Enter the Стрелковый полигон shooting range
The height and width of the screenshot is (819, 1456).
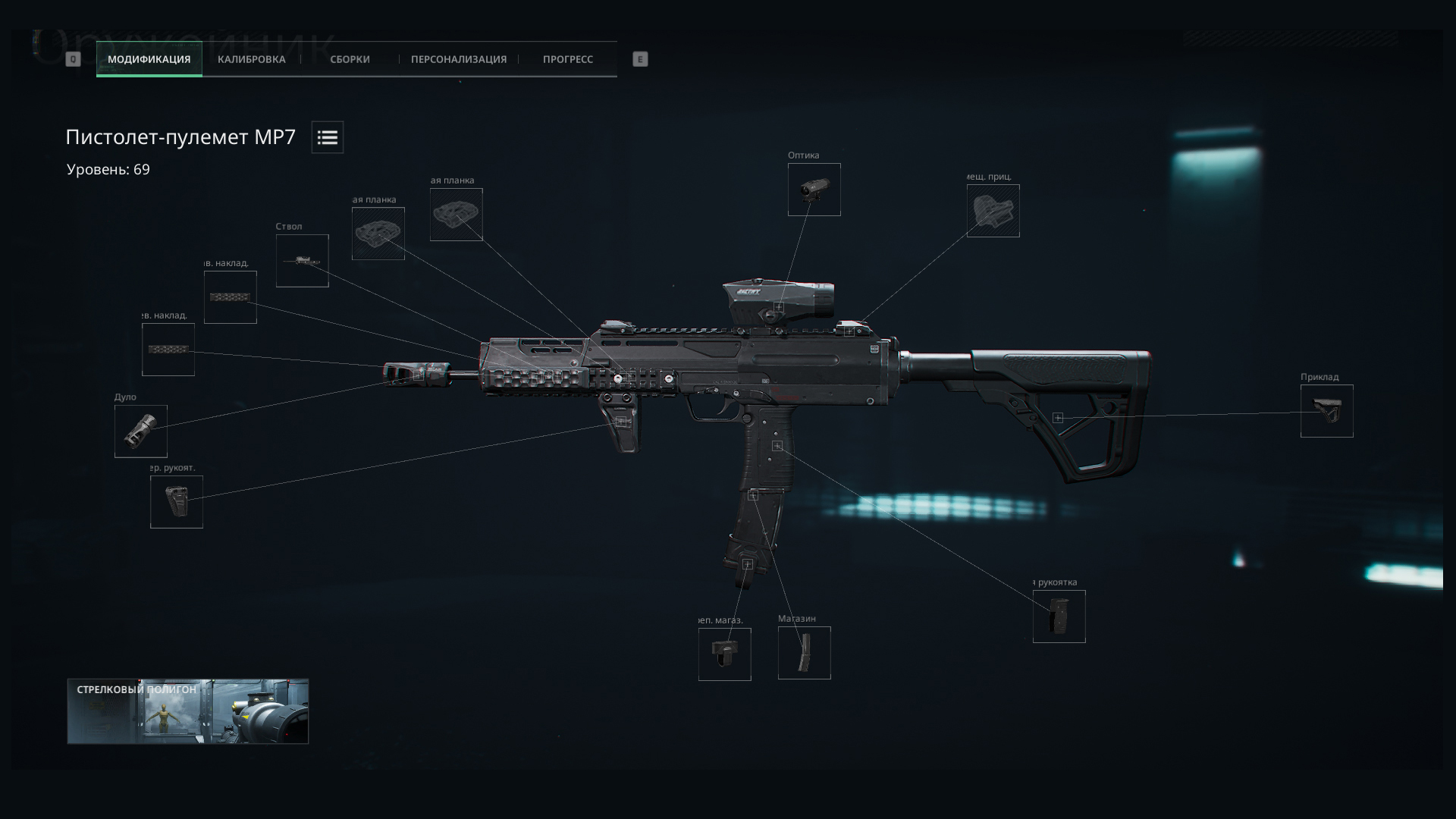coord(187,711)
